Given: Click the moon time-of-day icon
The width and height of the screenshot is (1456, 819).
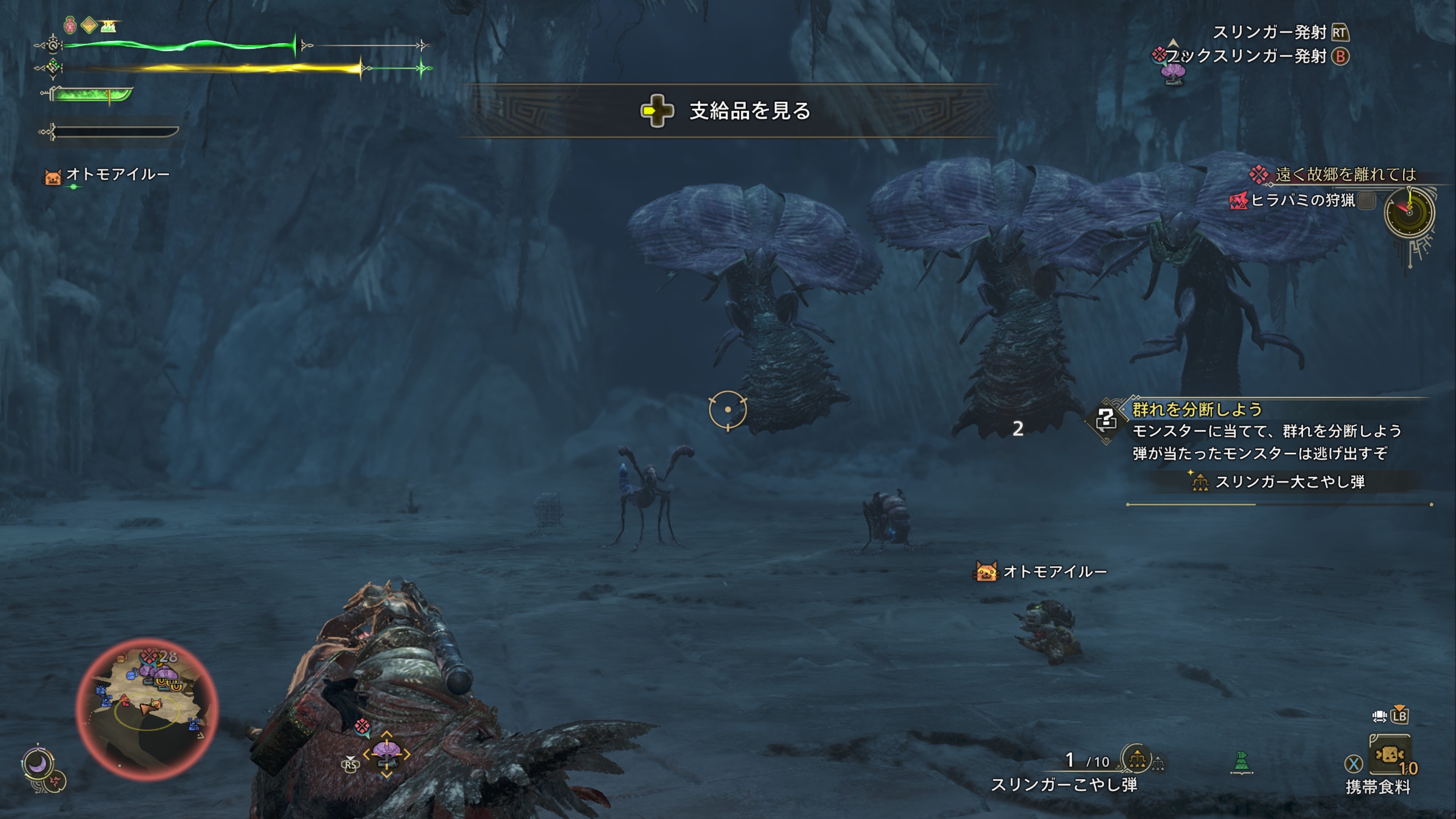Looking at the screenshot, I should pyautogui.click(x=38, y=764).
